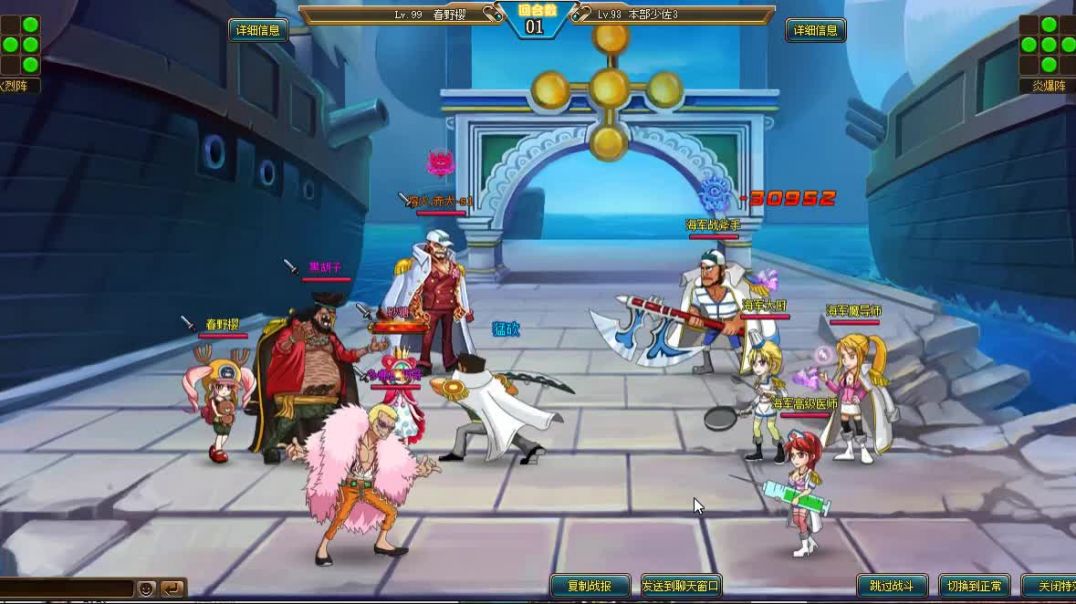Image resolution: width=1076 pixels, height=604 pixels.
Task: Send report to chat window (发送到聊天窗口)
Action: (x=681, y=586)
